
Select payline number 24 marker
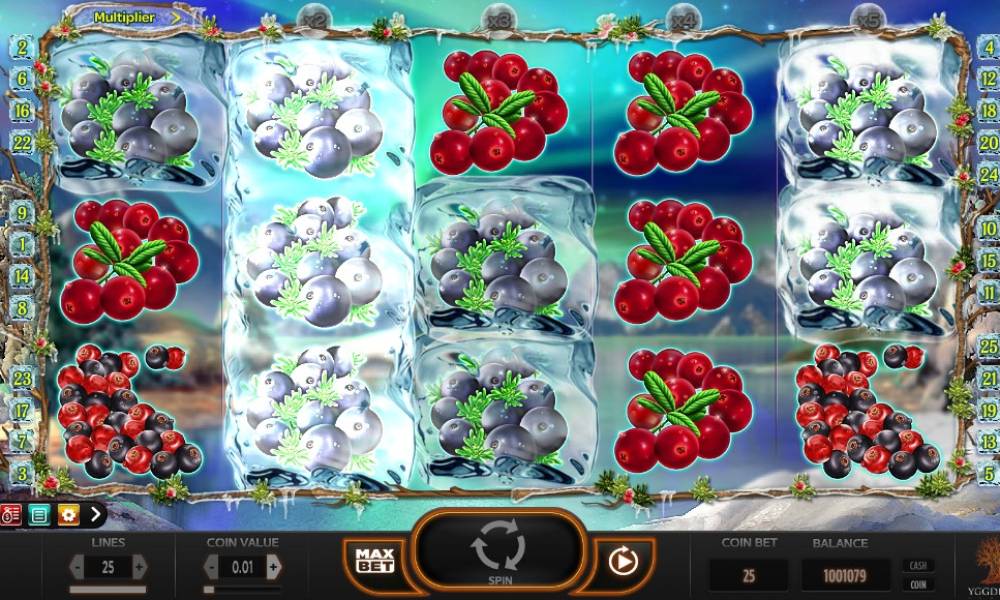989,171
